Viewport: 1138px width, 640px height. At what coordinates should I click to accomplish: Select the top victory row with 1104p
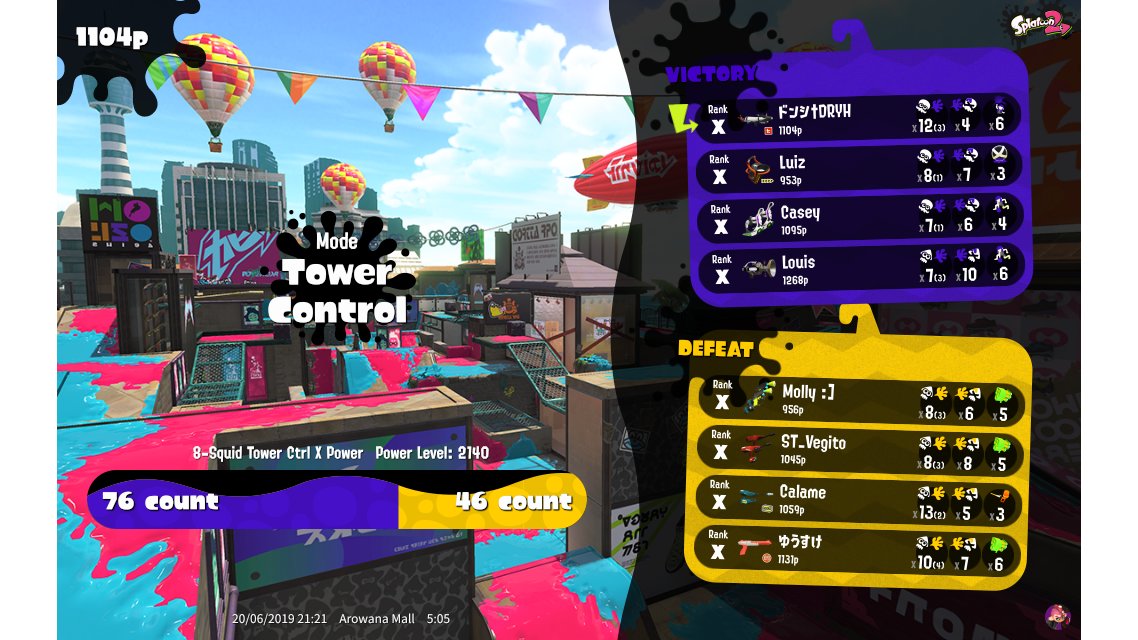tap(857, 117)
